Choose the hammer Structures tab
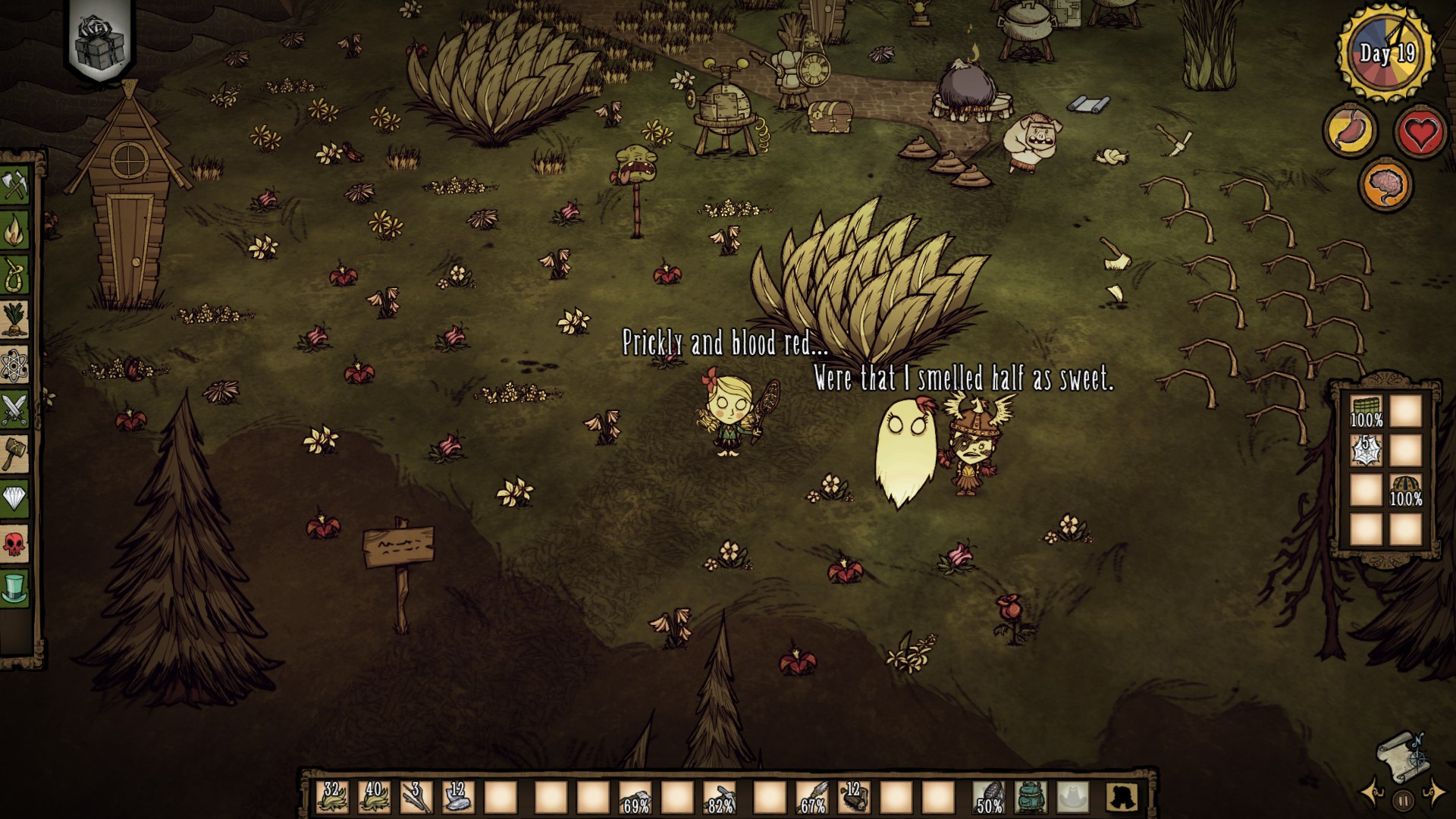Screen dimensions: 1456x819 14,453
